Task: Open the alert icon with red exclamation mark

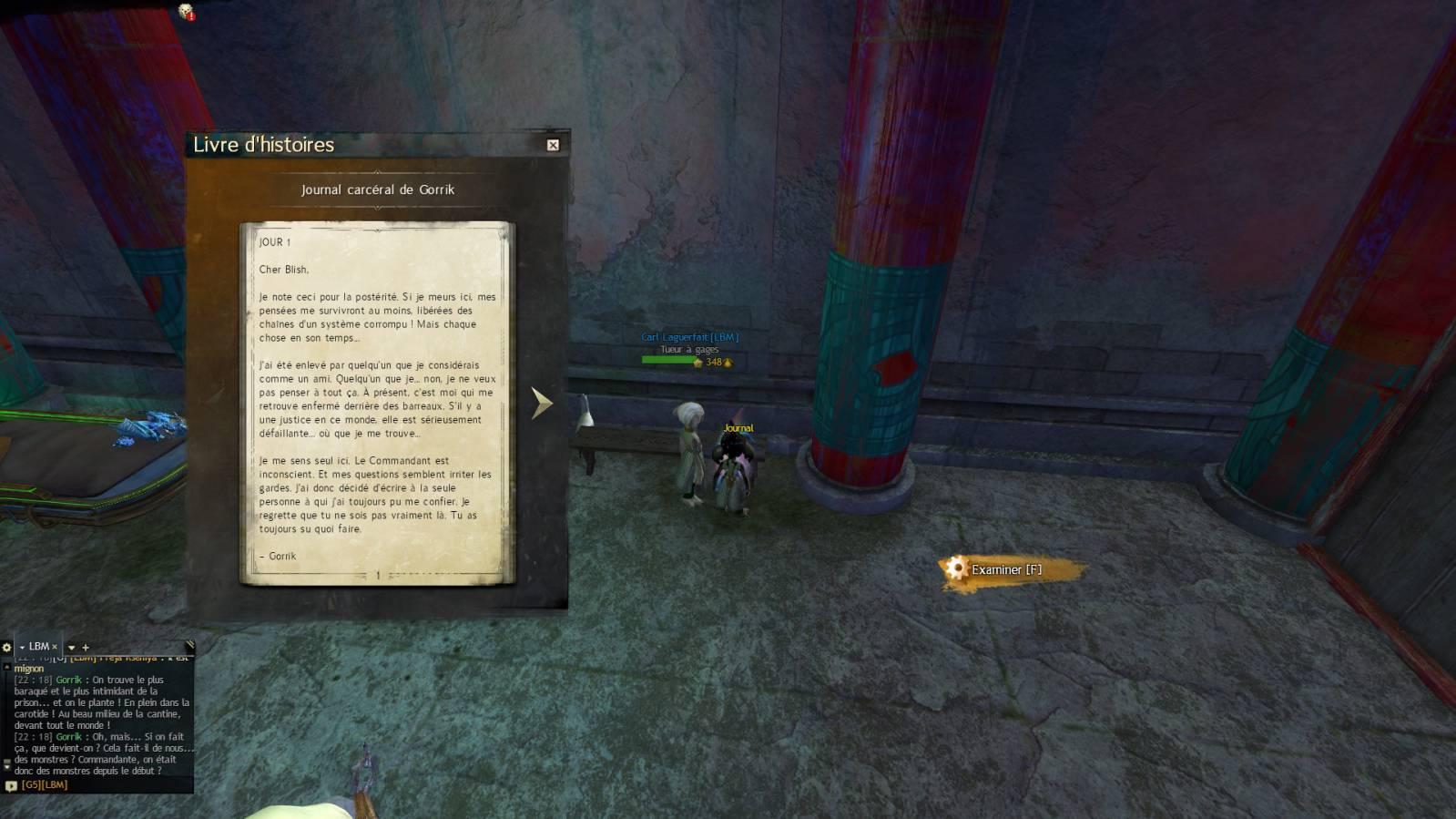Action: click(x=186, y=12)
